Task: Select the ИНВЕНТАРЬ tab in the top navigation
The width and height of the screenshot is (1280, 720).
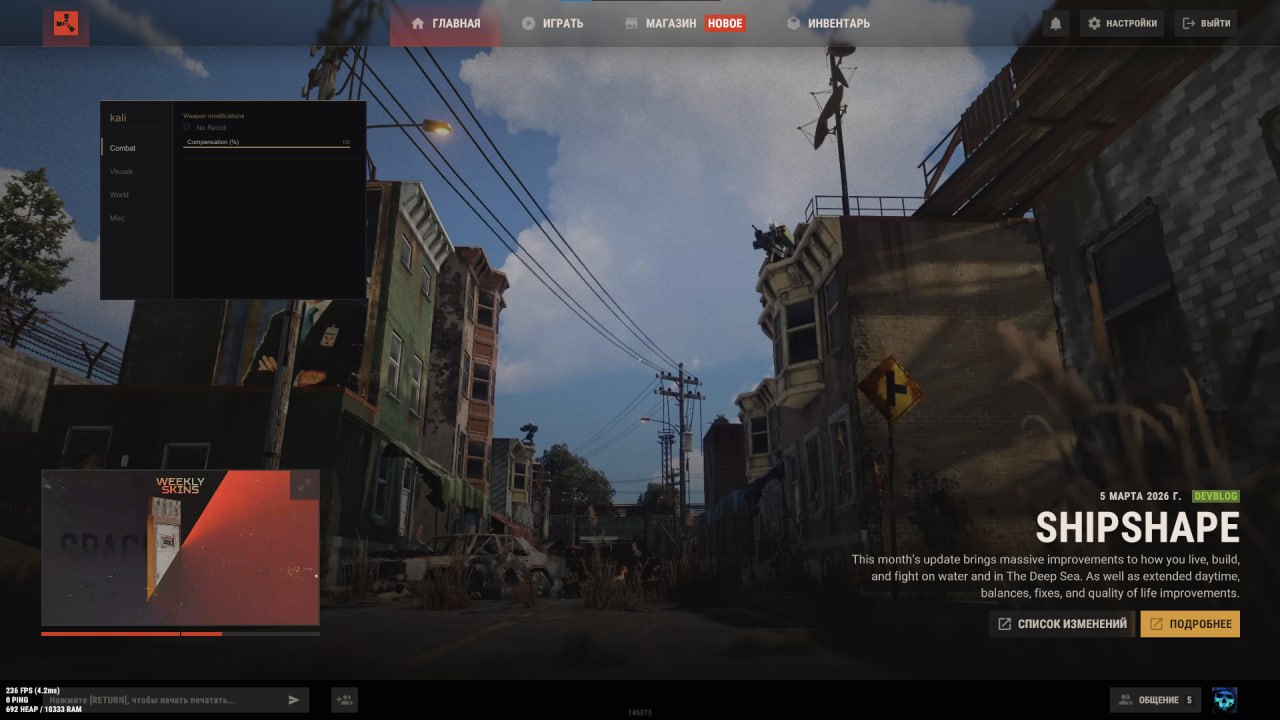Action: tap(830, 22)
